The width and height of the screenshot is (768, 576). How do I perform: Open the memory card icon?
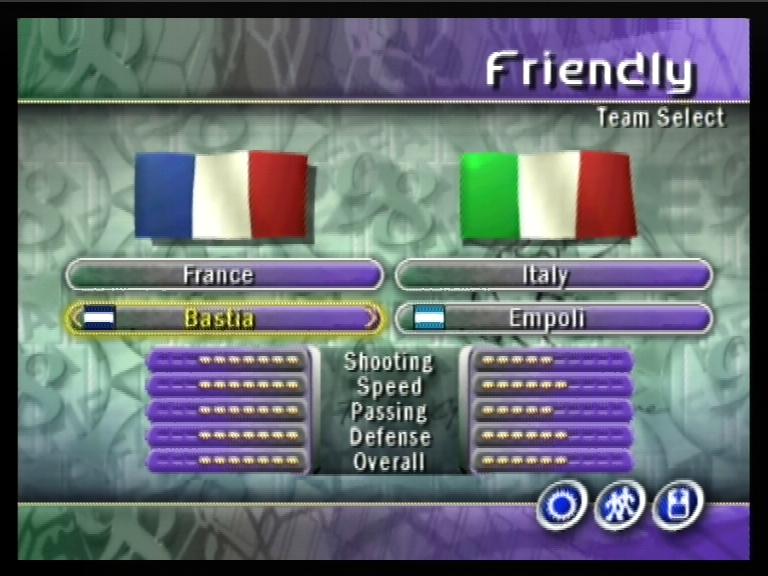(x=678, y=505)
